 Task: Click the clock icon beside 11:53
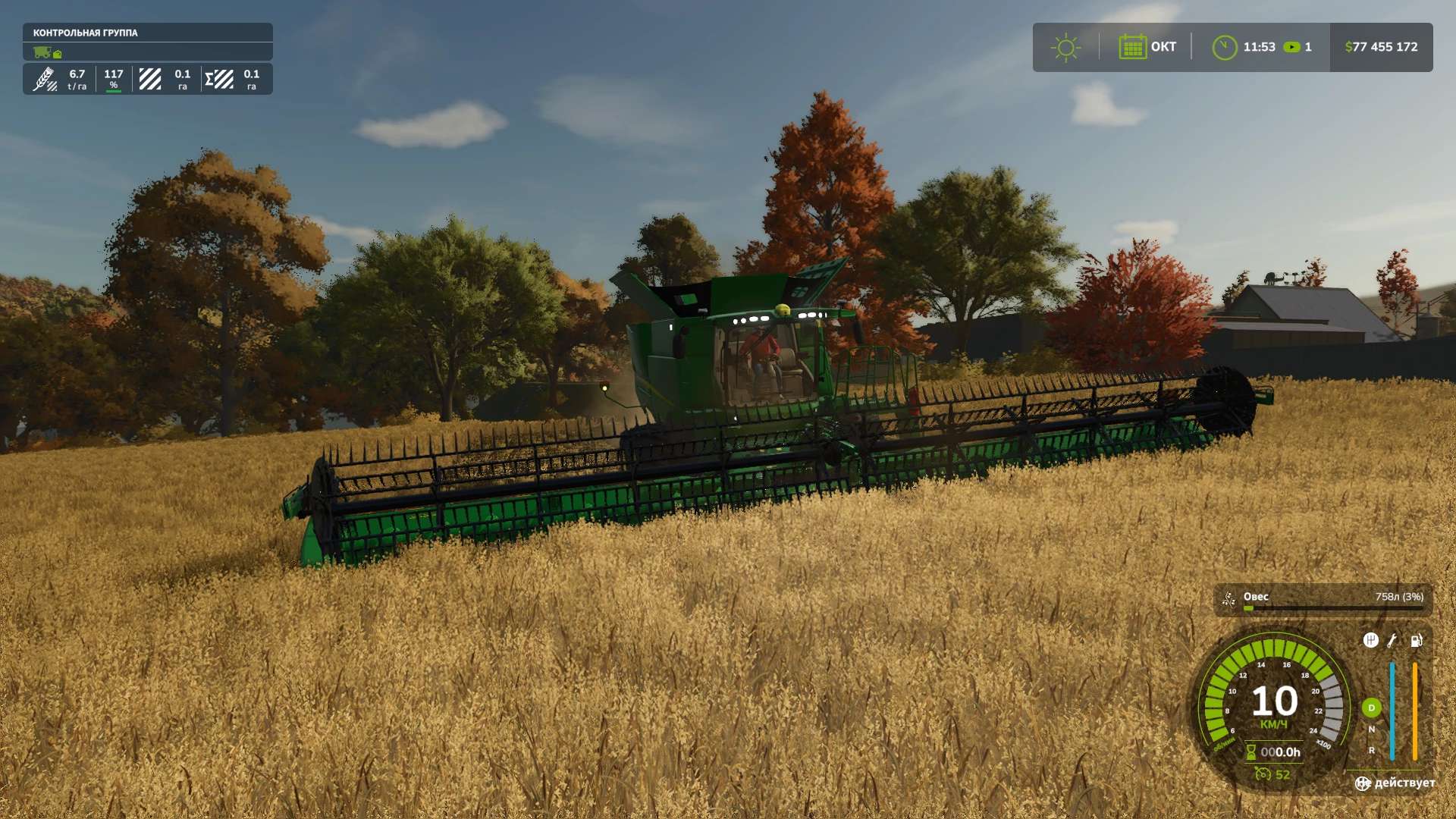point(1224,47)
